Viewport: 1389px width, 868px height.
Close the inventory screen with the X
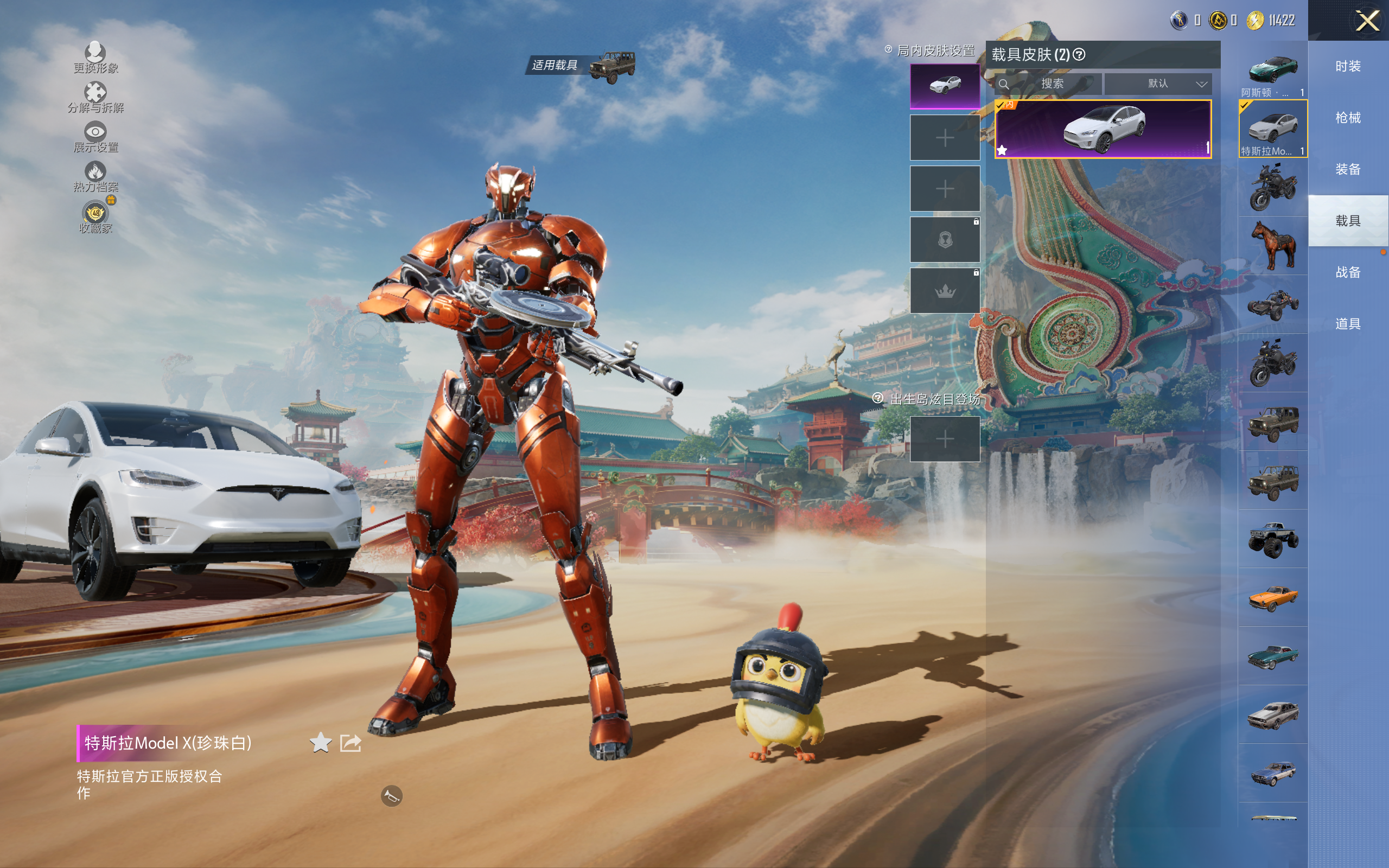tap(1367, 21)
